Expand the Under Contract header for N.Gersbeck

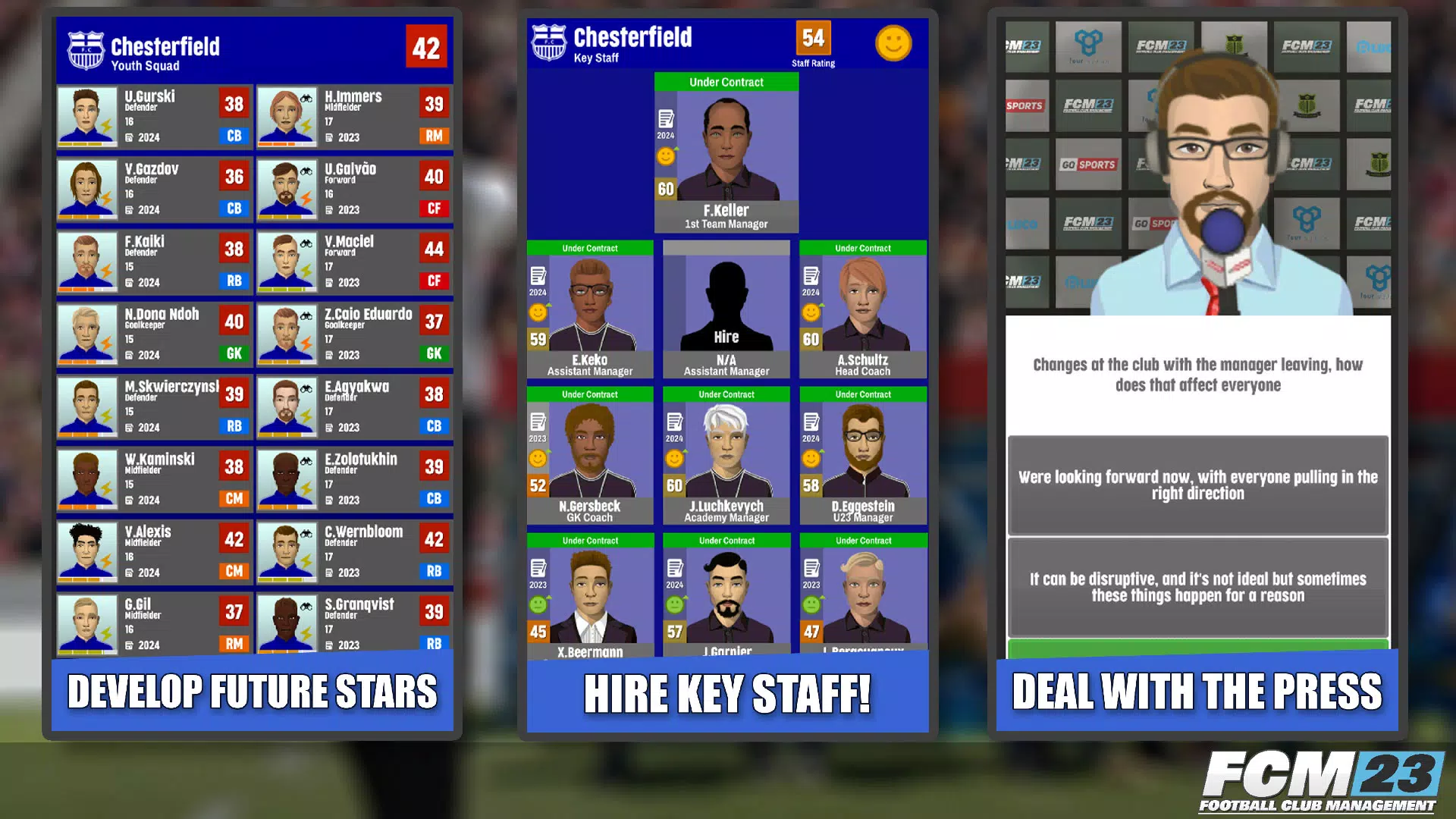(x=589, y=394)
